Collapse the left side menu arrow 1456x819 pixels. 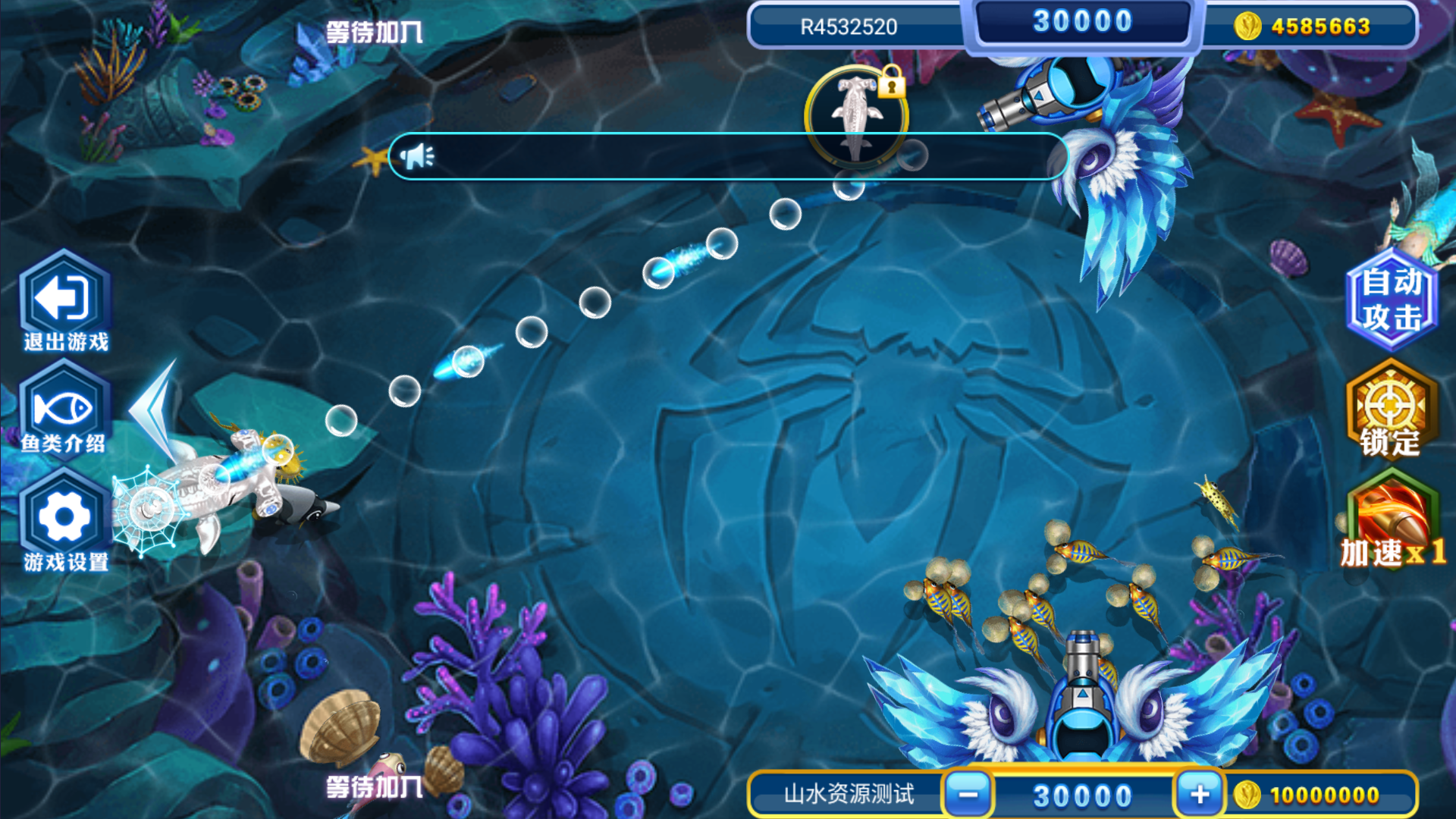pos(156,410)
